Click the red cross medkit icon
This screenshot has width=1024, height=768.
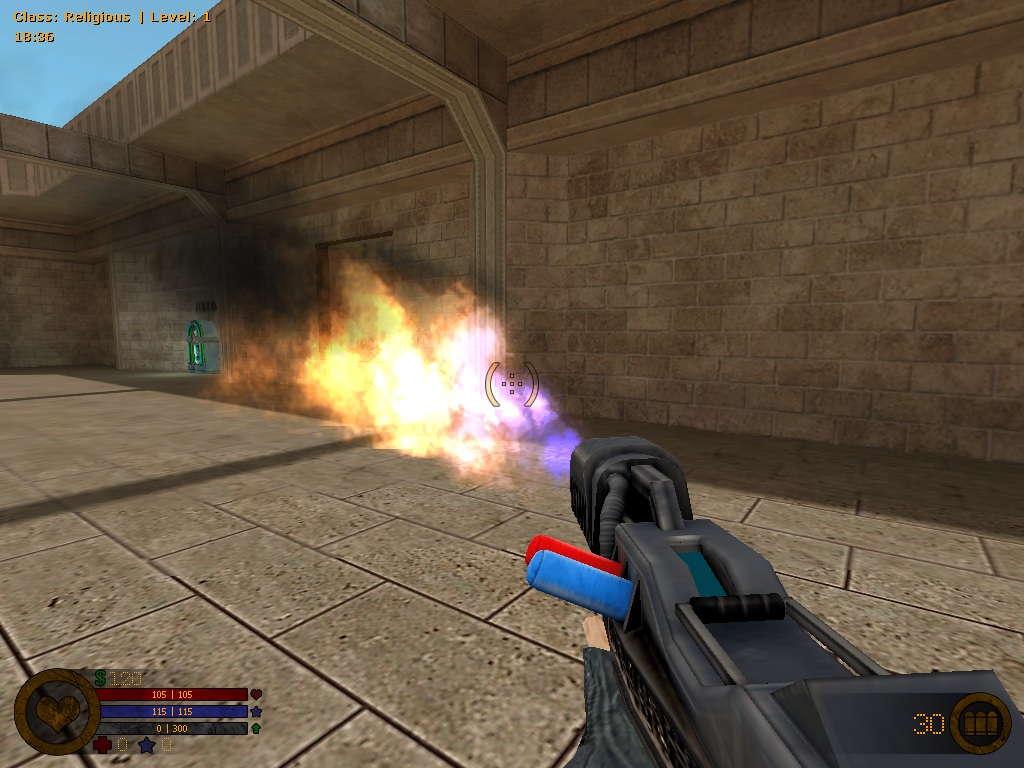pyautogui.click(x=102, y=745)
